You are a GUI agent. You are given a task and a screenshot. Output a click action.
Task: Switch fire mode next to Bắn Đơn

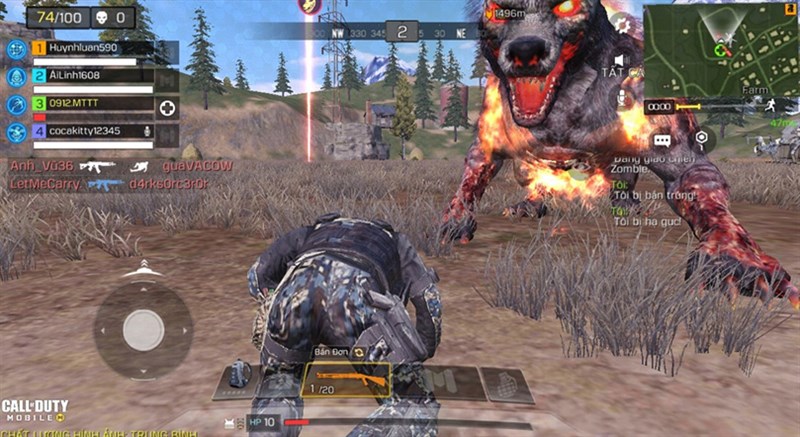(x=358, y=352)
